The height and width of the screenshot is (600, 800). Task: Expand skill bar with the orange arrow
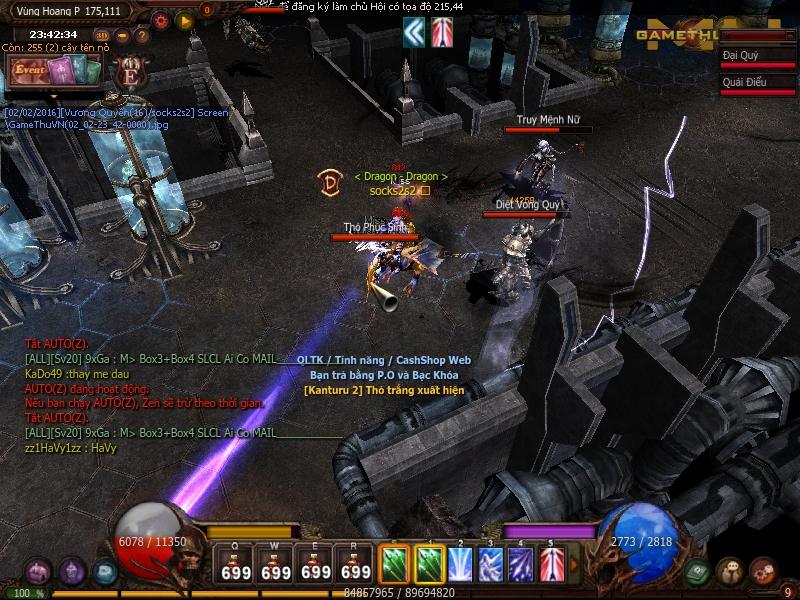[x=574, y=566]
